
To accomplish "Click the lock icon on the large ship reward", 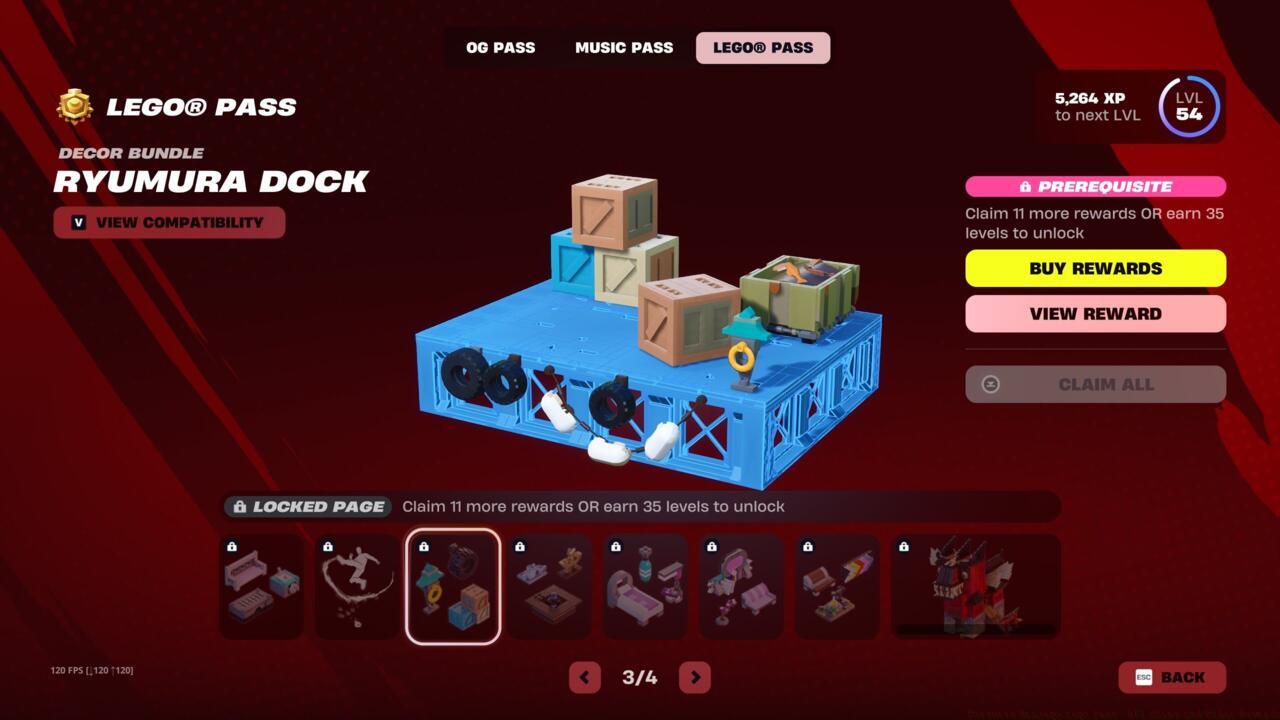I will click(902, 546).
